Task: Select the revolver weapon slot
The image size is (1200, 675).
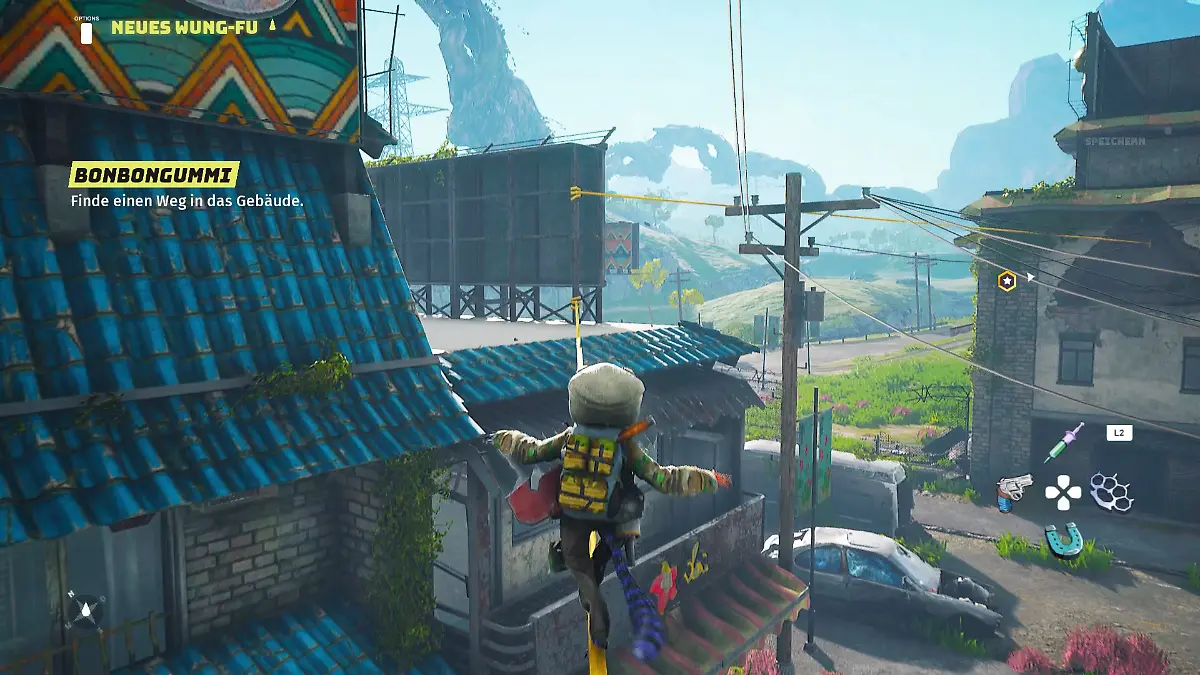Action: (x=1012, y=491)
